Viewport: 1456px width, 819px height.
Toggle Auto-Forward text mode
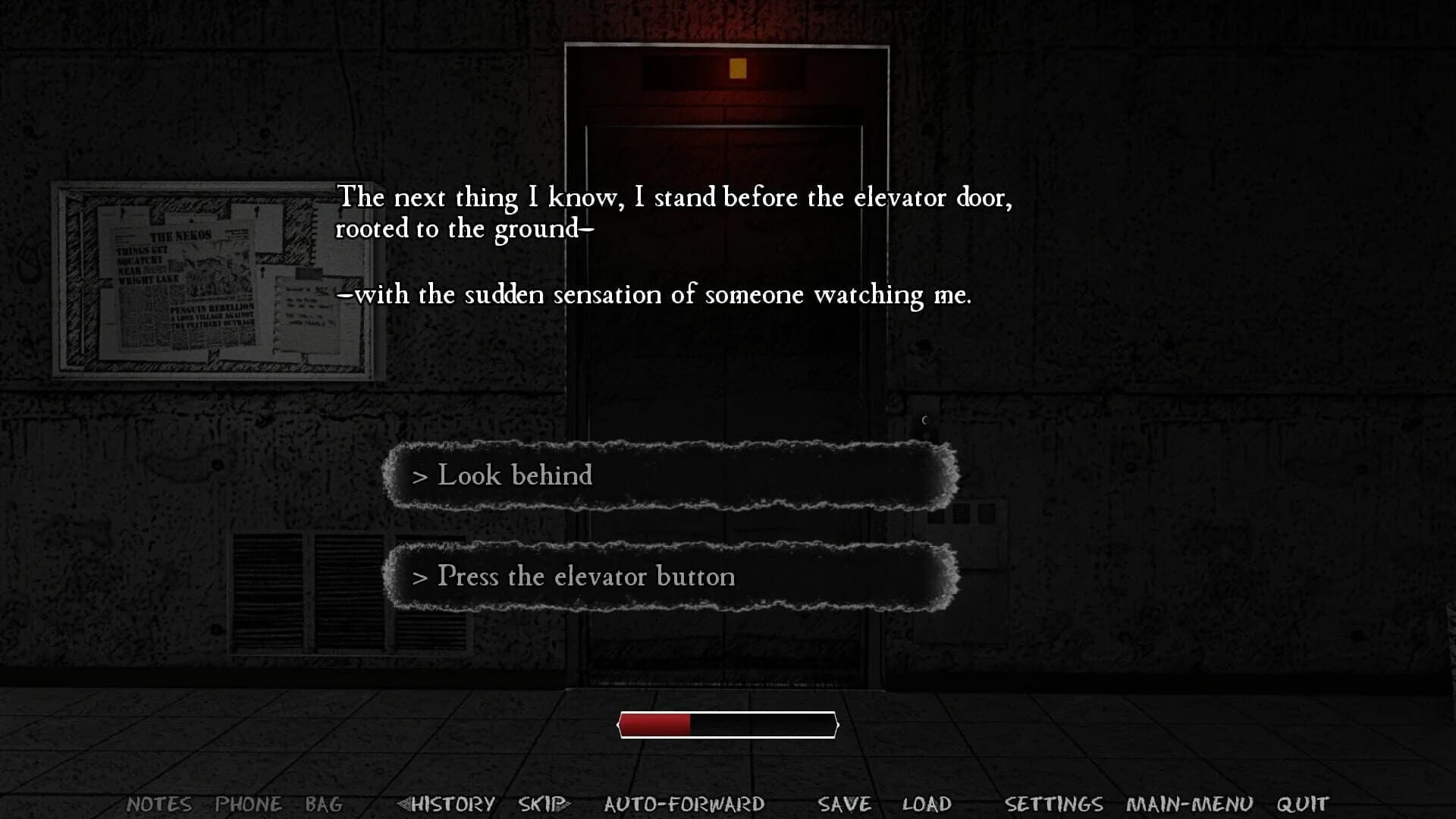(683, 802)
